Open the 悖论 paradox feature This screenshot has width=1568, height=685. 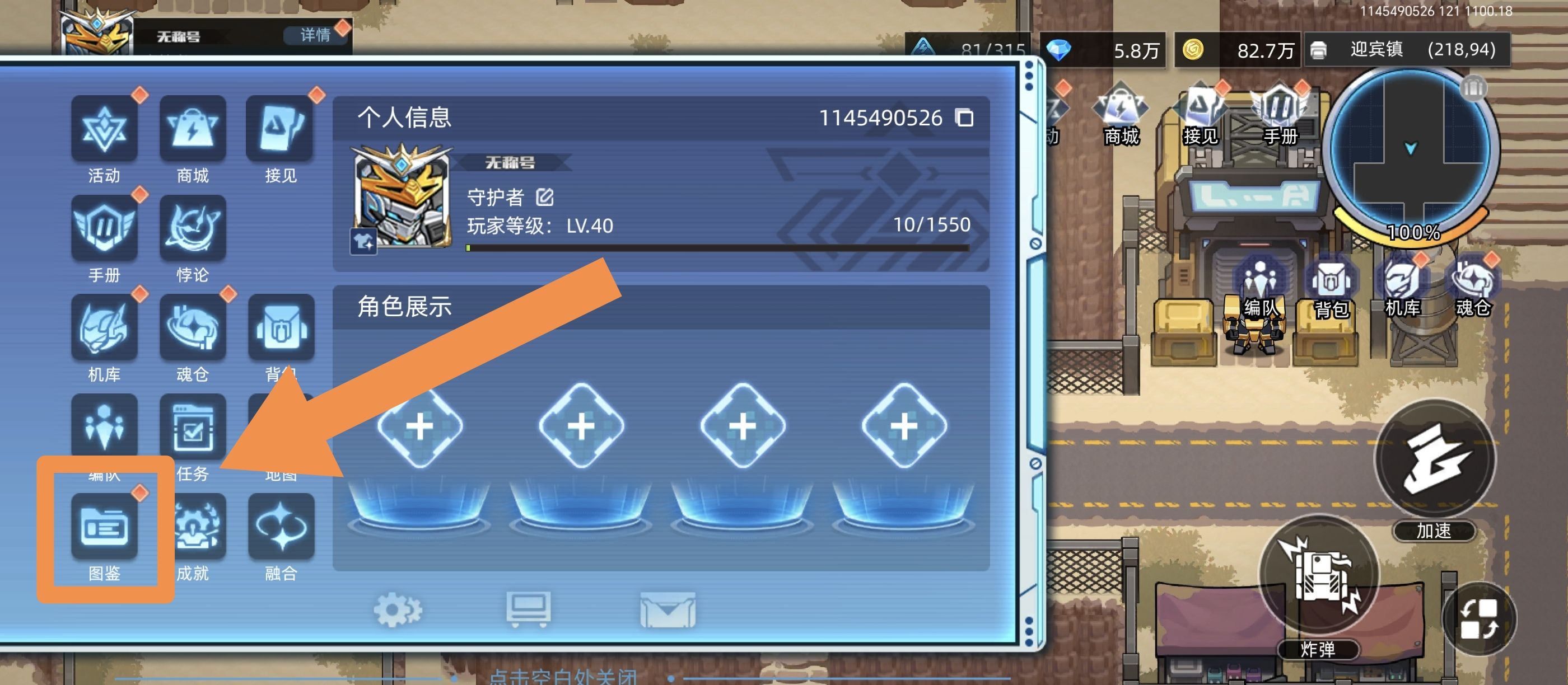(194, 230)
